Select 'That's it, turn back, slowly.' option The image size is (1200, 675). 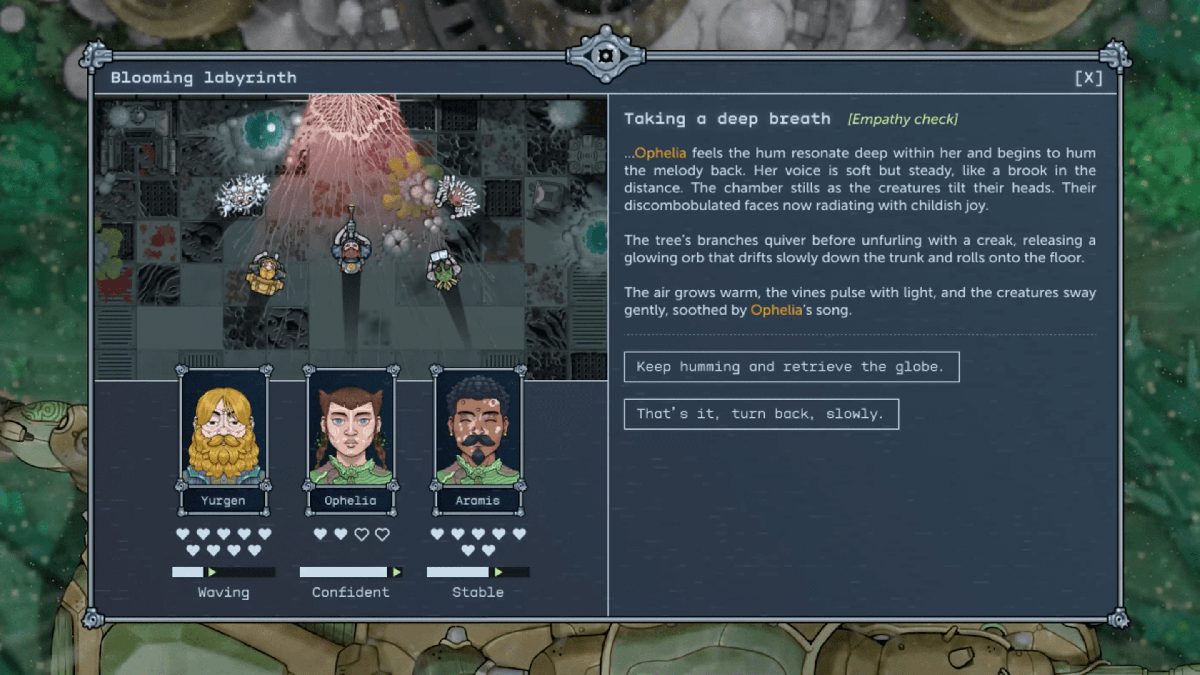(760, 414)
